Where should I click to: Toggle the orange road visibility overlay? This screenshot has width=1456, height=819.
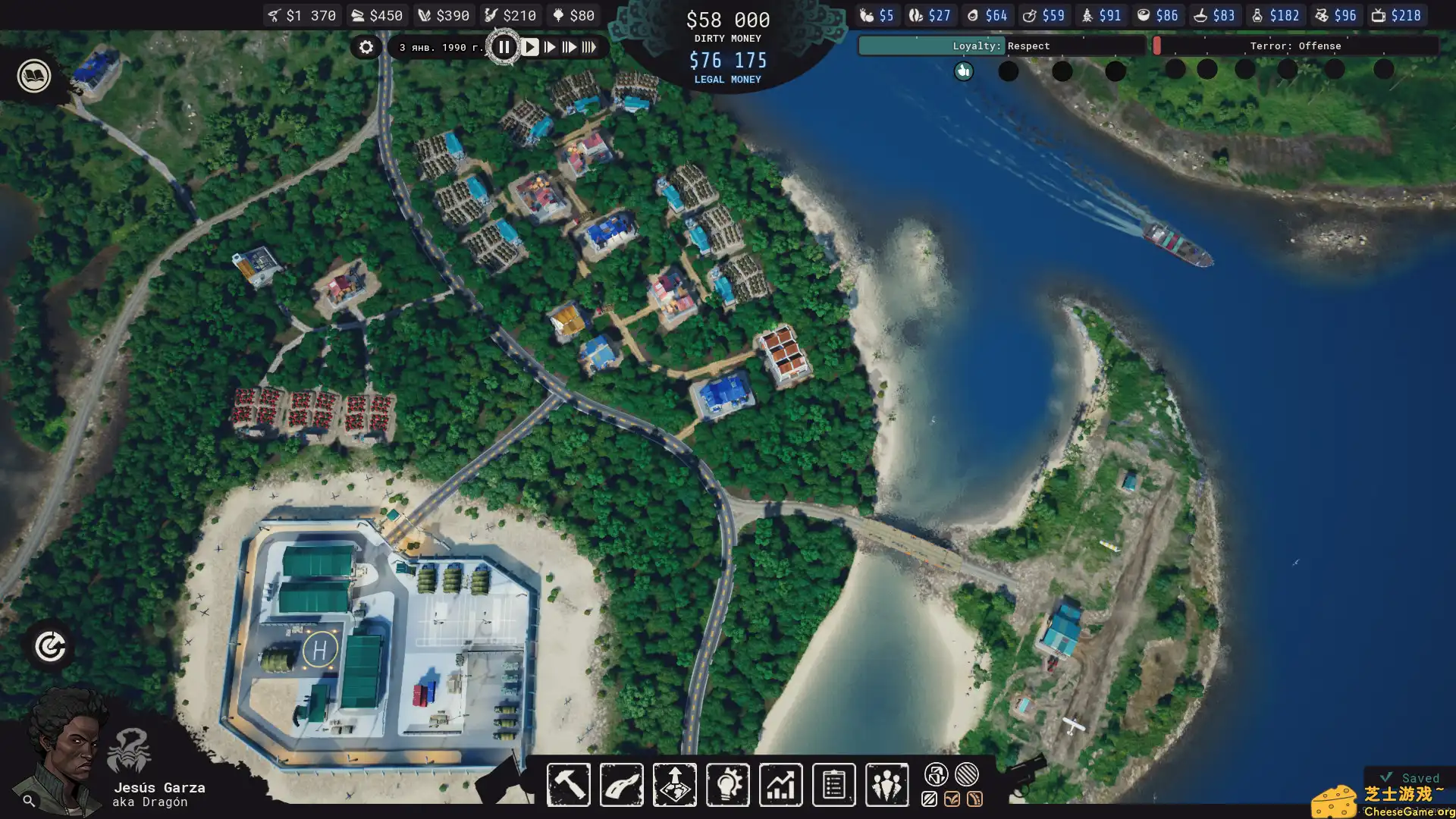tap(975, 799)
